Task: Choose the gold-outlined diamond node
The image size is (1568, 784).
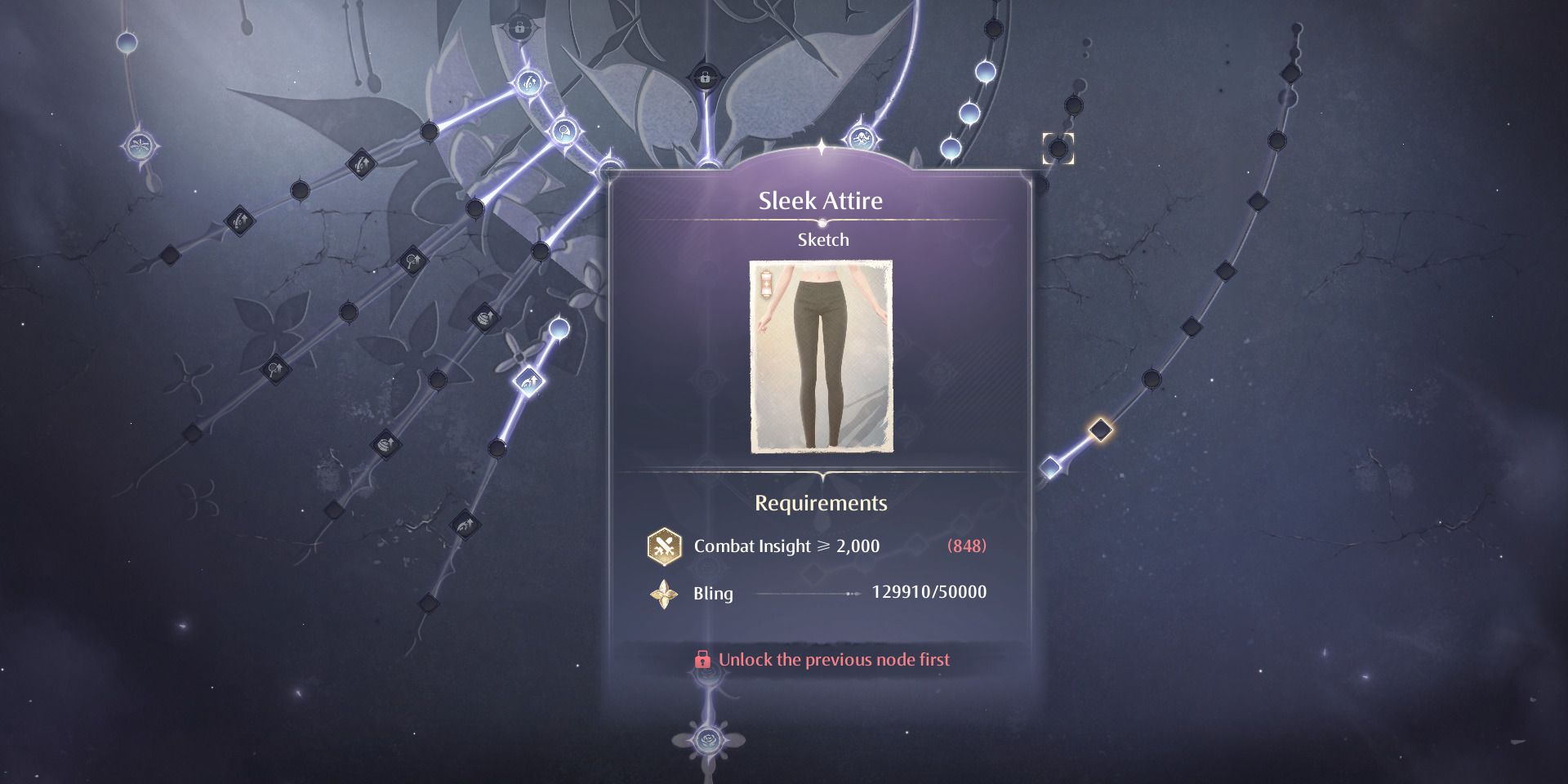Action: click(x=1101, y=430)
